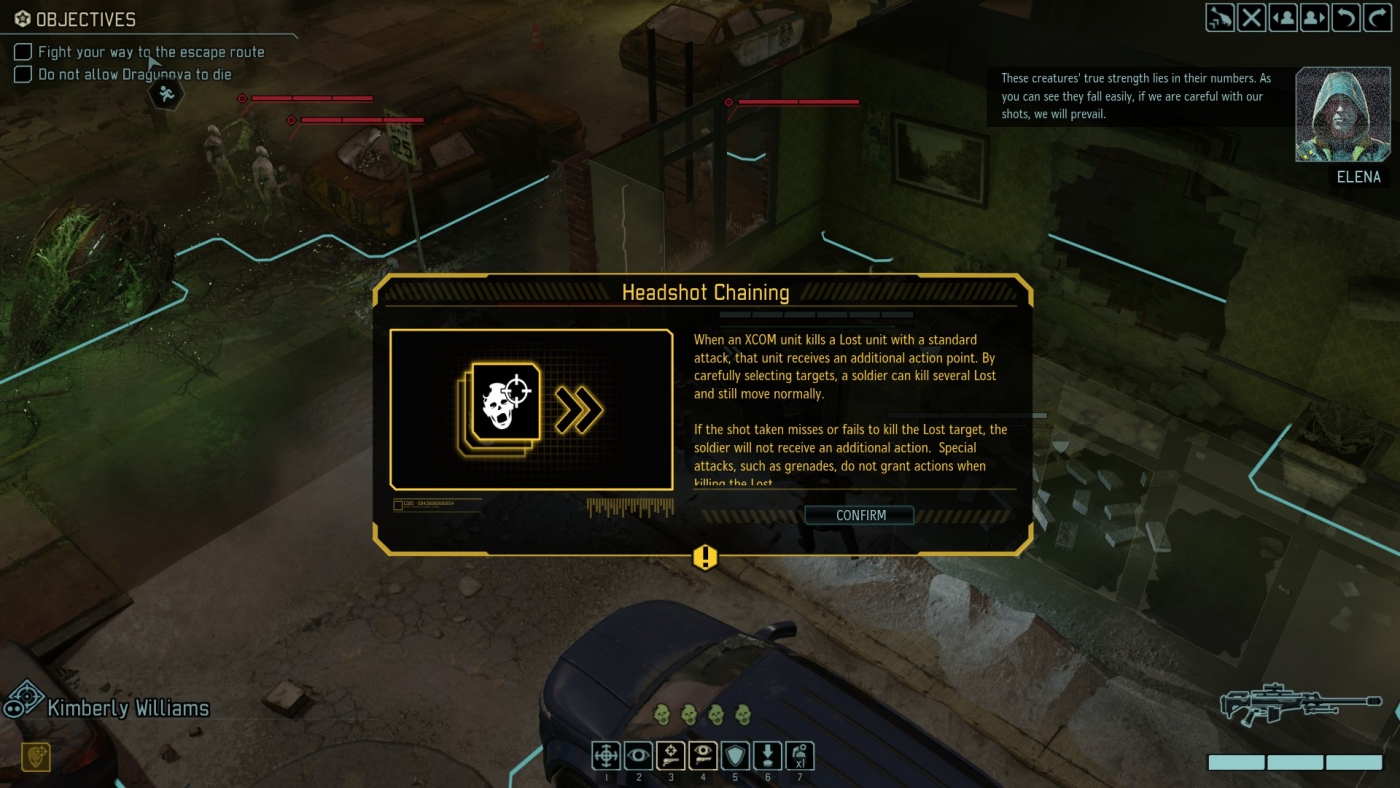Use the pick-up item ability in slot 6
The width and height of the screenshot is (1400, 788).
tap(769, 756)
